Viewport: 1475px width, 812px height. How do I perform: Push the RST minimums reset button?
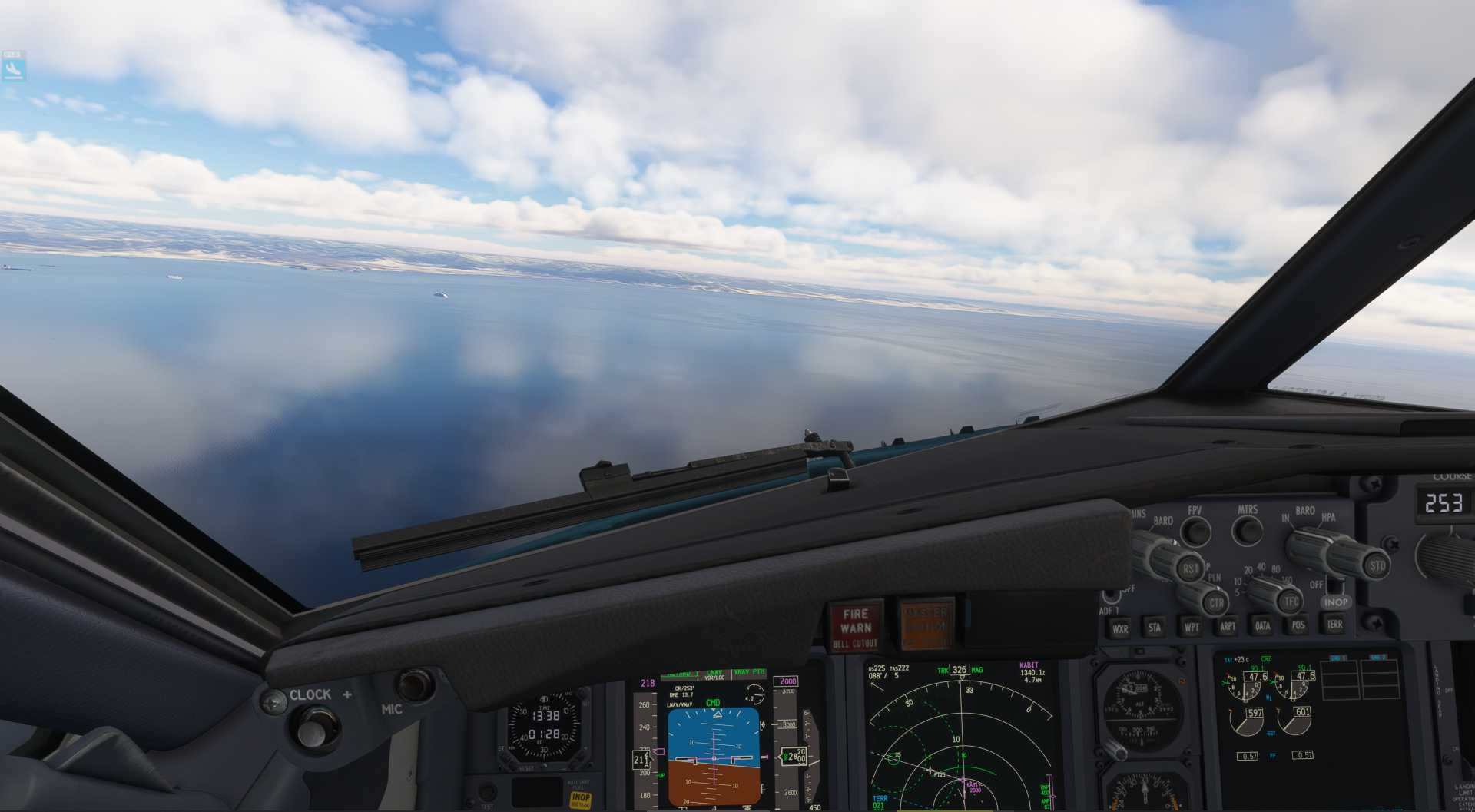click(1190, 568)
